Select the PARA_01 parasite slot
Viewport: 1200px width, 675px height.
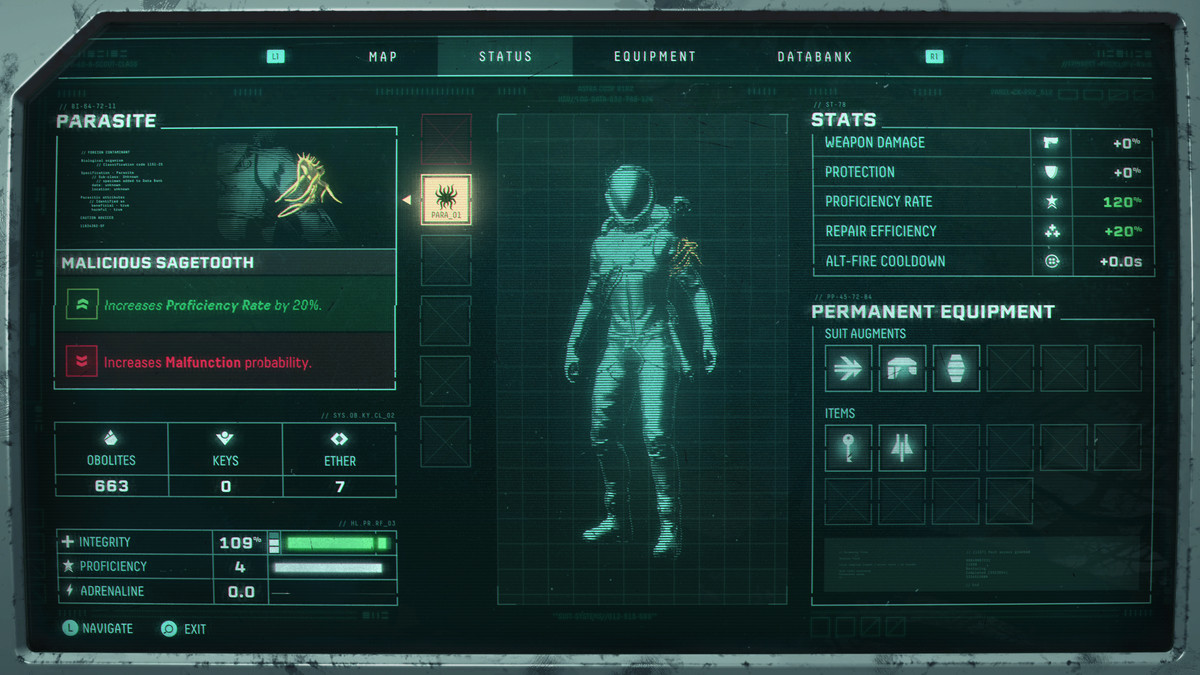[446, 200]
